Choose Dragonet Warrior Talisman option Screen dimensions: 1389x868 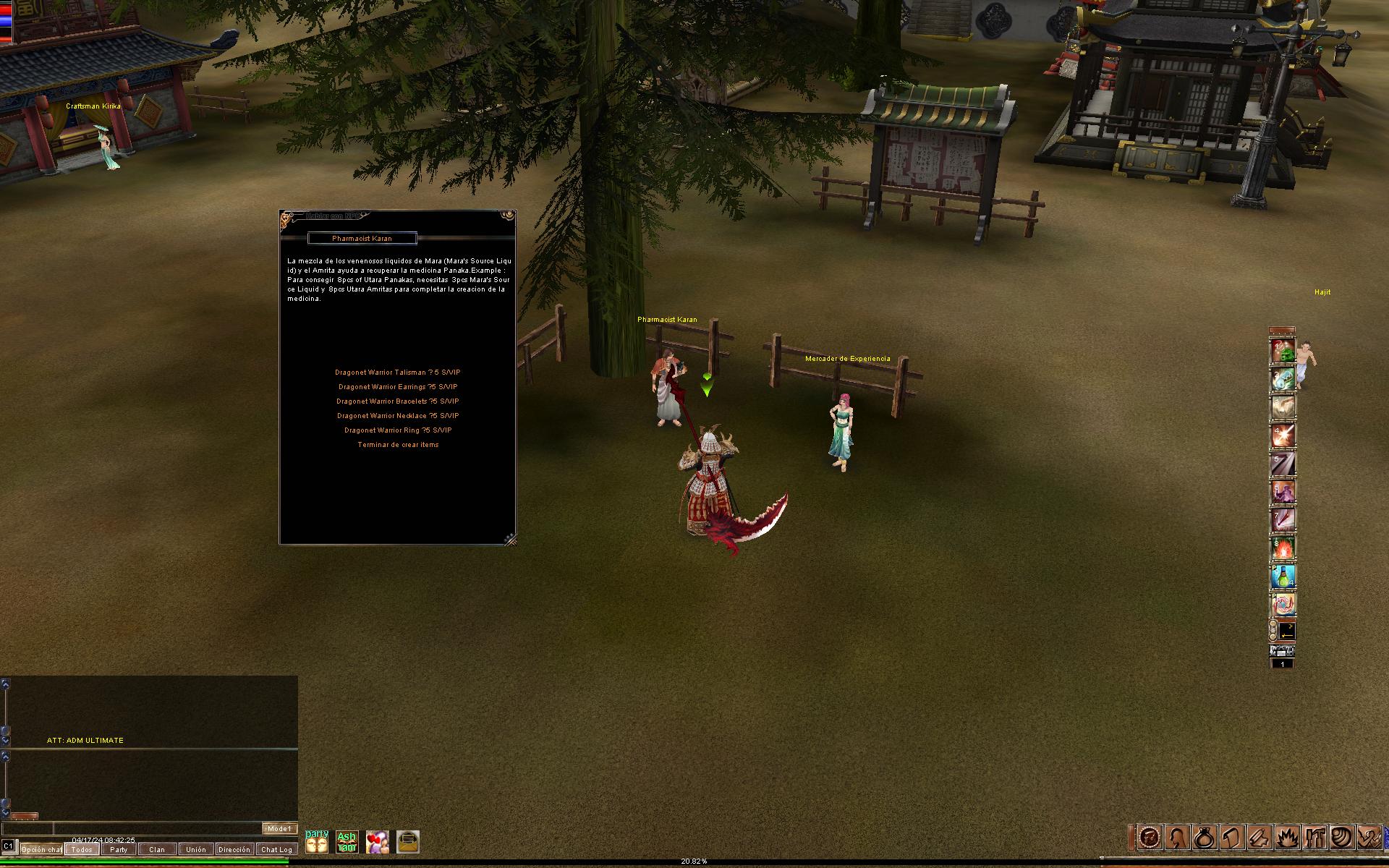(397, 373)
